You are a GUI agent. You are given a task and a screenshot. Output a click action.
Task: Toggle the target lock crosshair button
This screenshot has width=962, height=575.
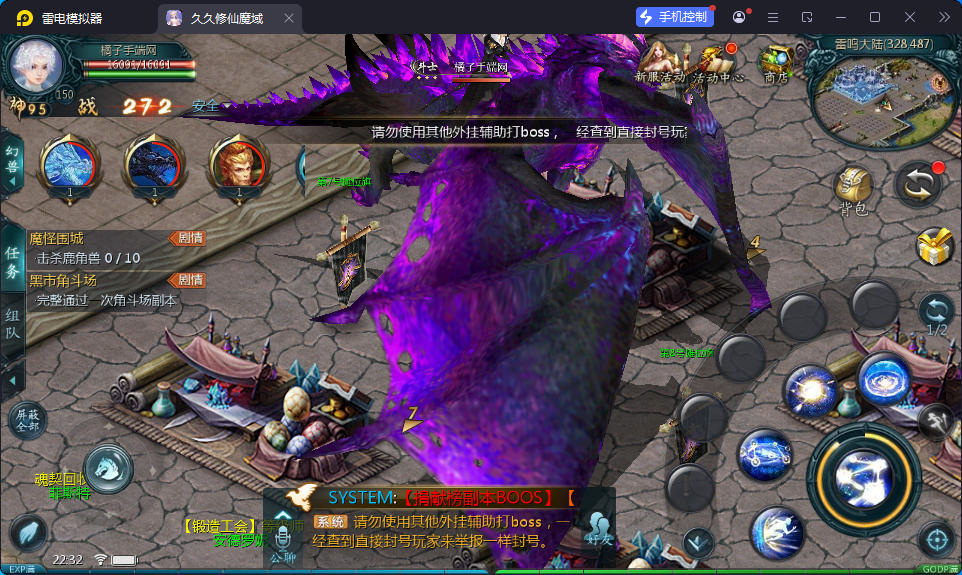936,541
